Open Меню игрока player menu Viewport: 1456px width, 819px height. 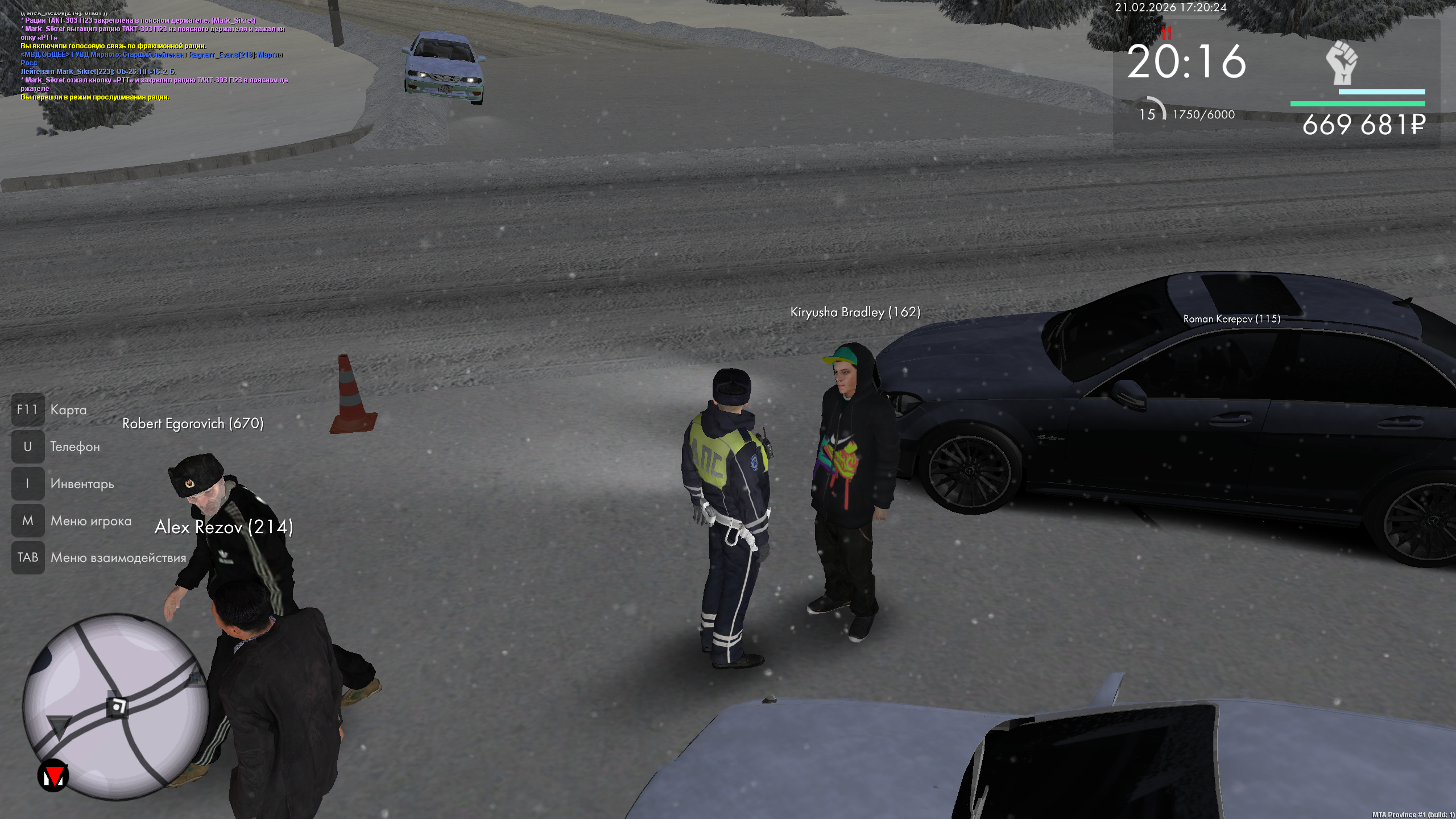pyautogui.click(x=90, y=521)
